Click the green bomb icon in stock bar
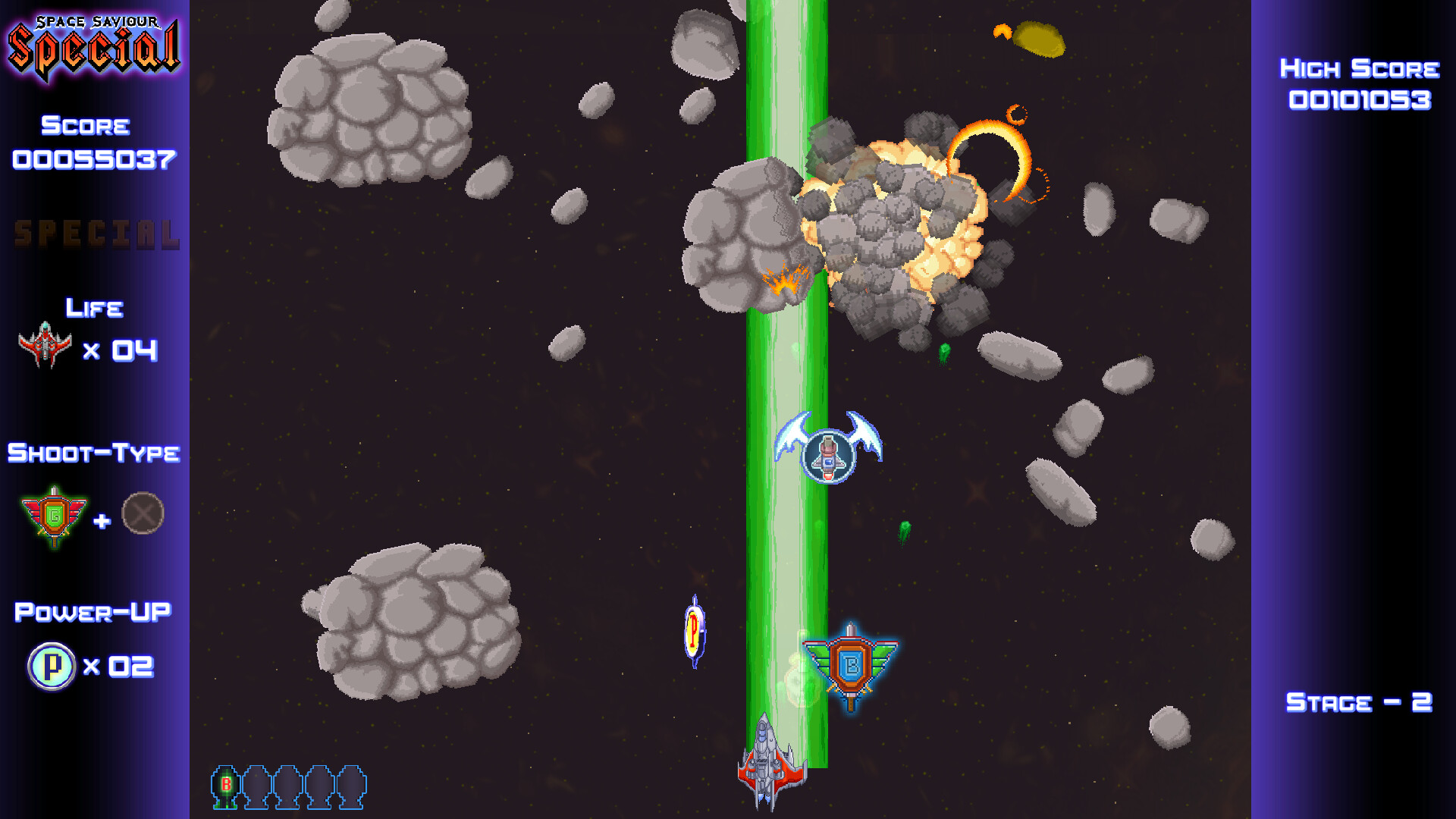 (x=225, y=789)
